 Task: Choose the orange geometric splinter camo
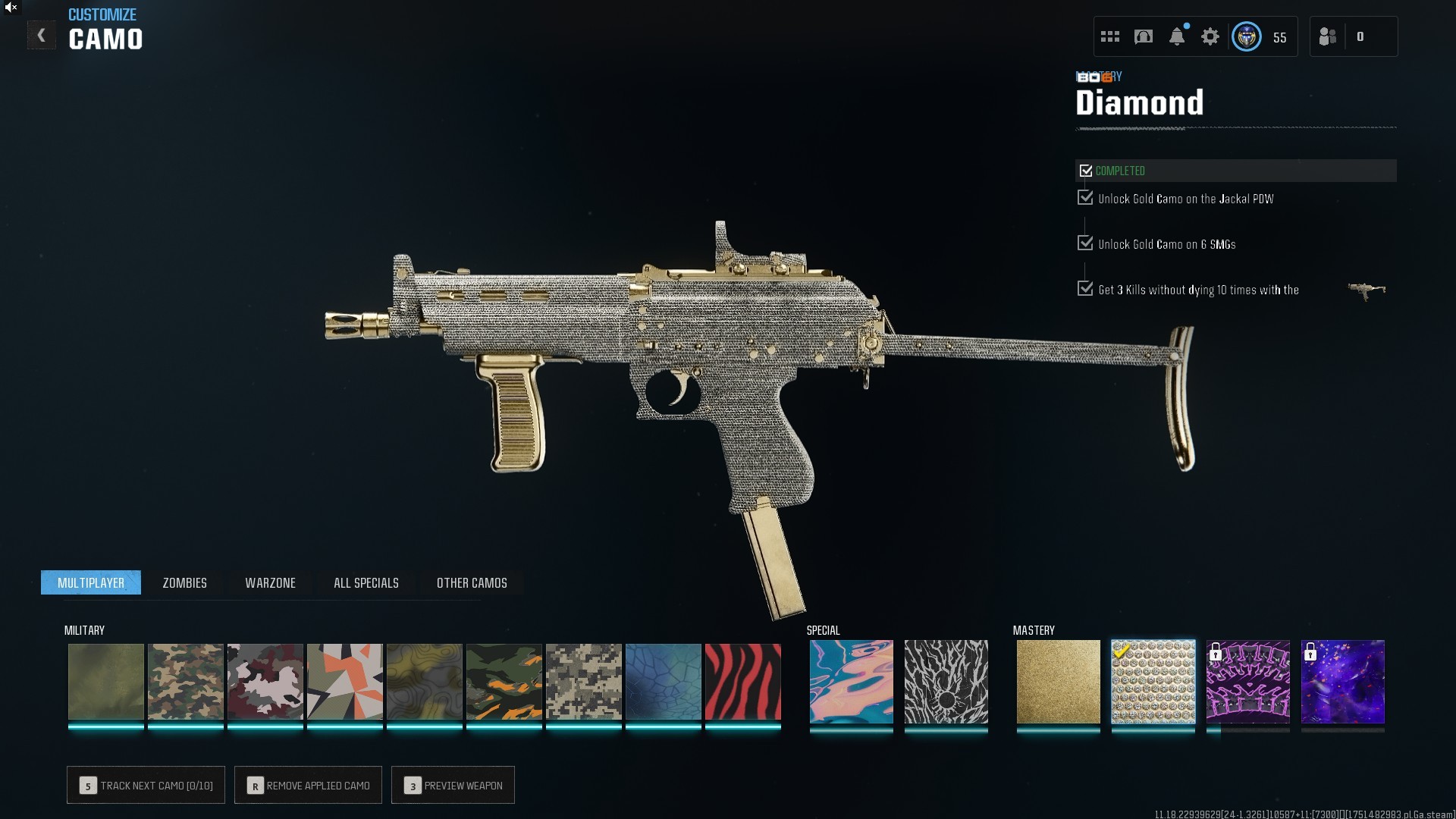(344, 682)
